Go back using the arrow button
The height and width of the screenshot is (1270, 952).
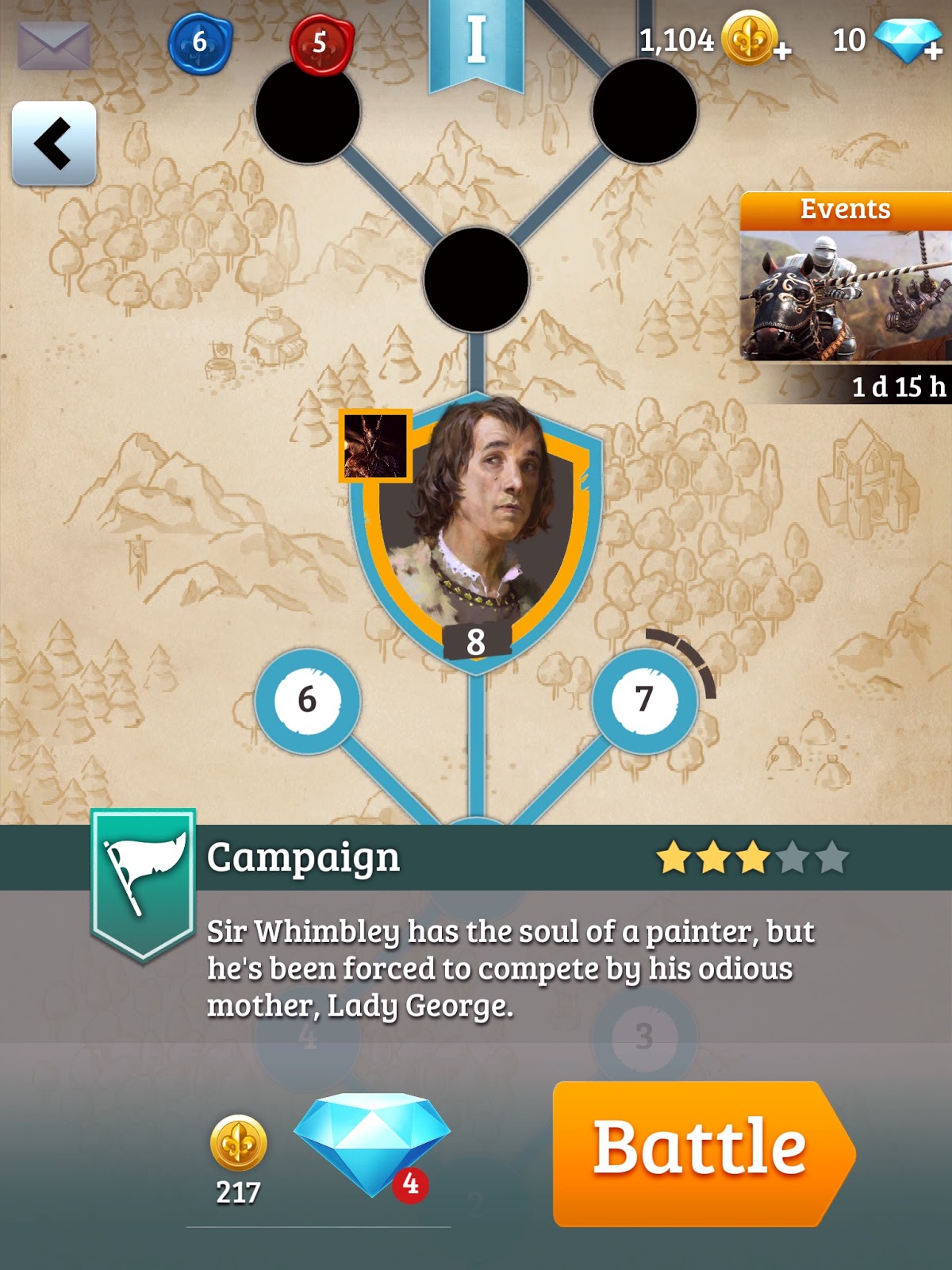(x=54, y=144)
